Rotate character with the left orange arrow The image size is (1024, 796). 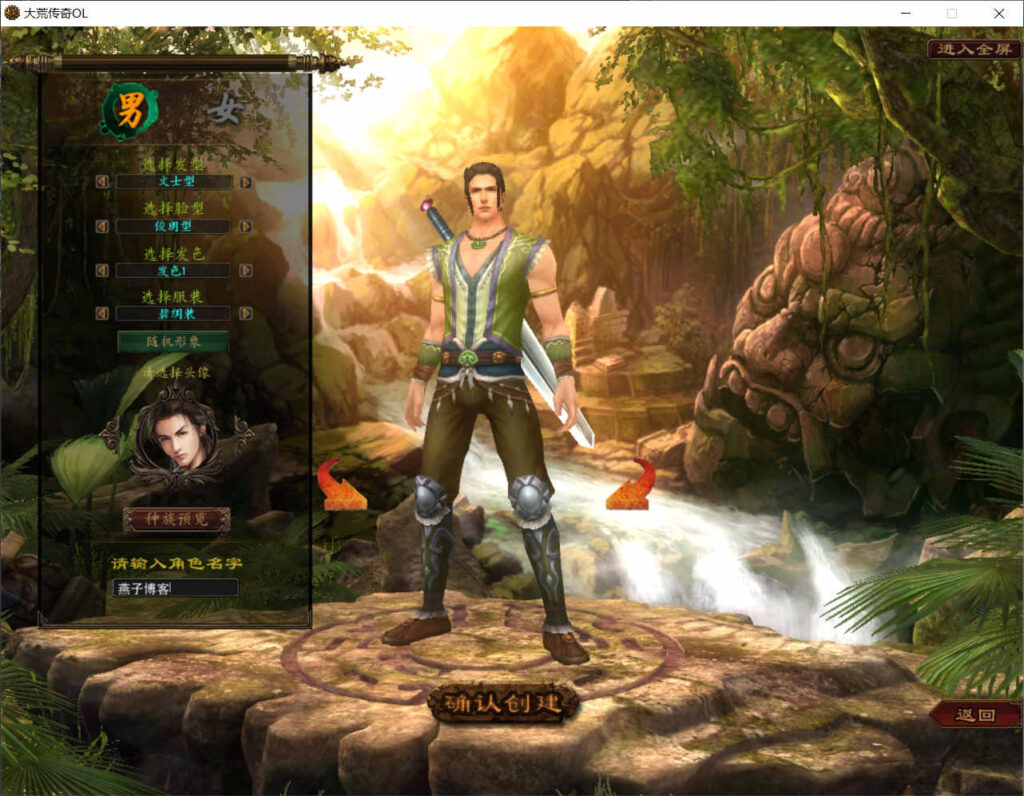click(342, 486)
